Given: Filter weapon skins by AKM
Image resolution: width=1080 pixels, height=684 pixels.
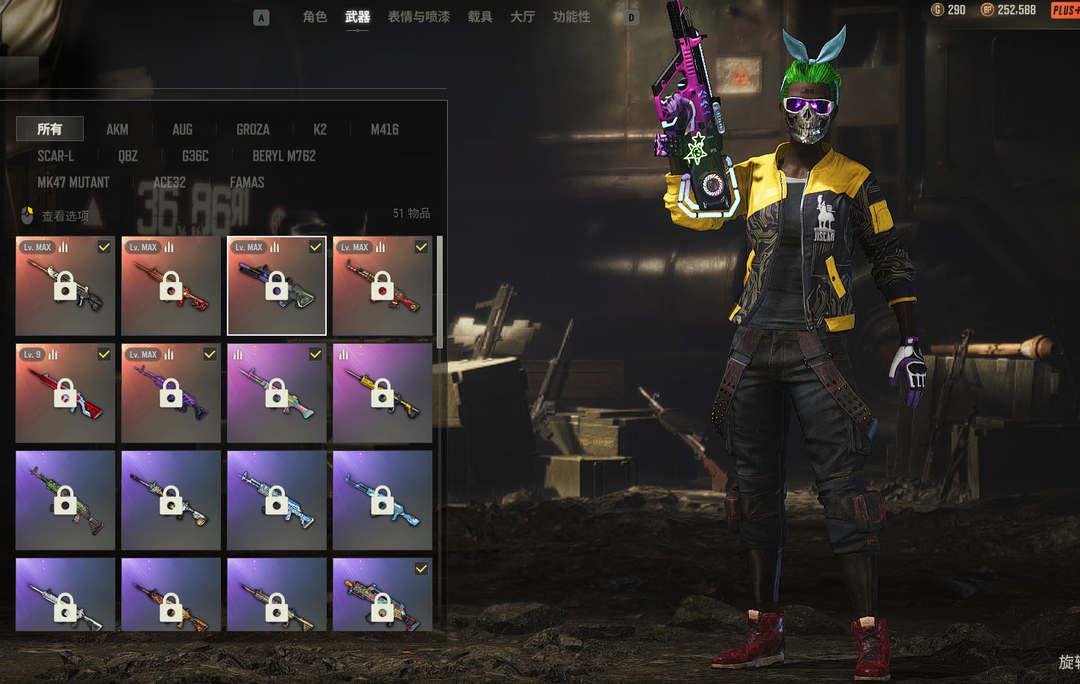Looking at the screenshot, I should coord(117,129).
